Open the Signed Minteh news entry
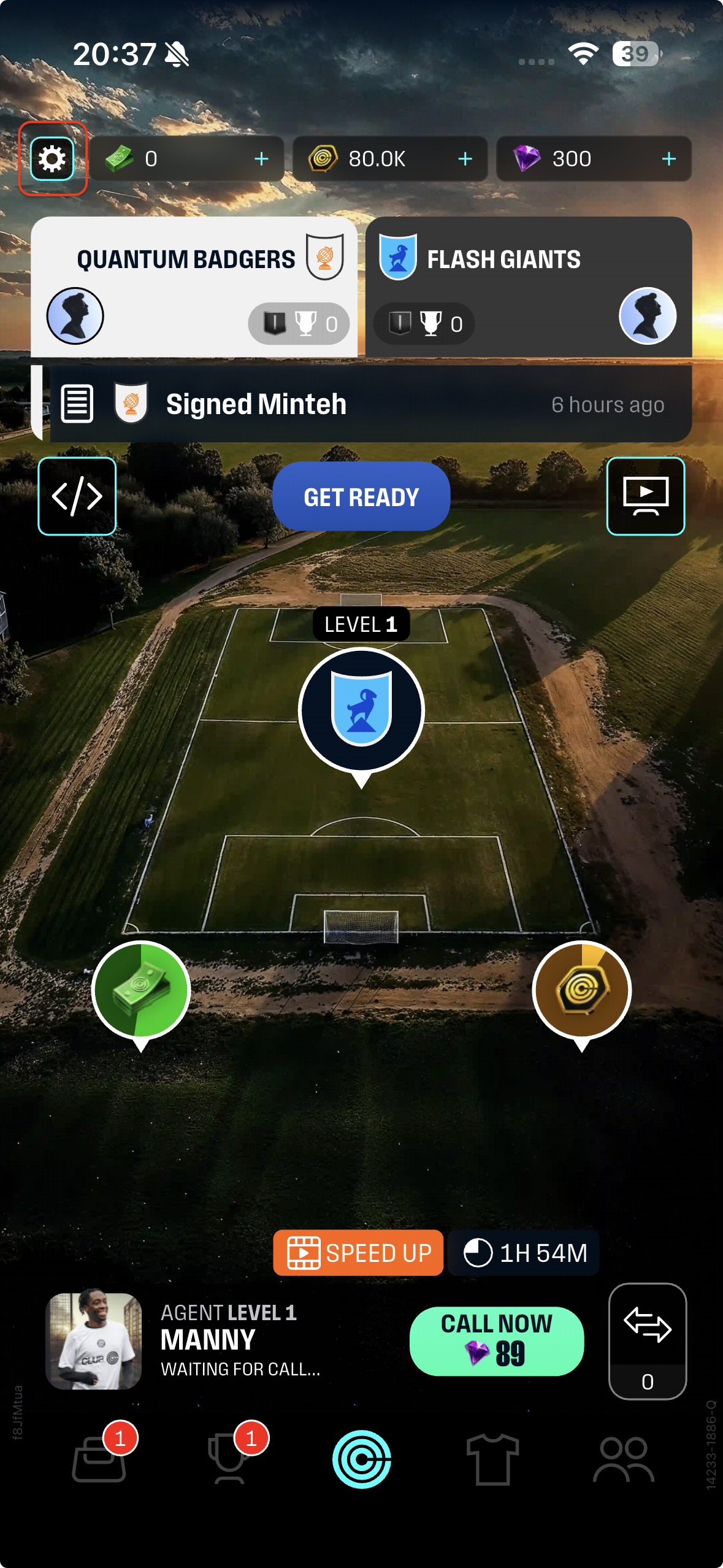723x1568 pixels. [x=362, y=404]
